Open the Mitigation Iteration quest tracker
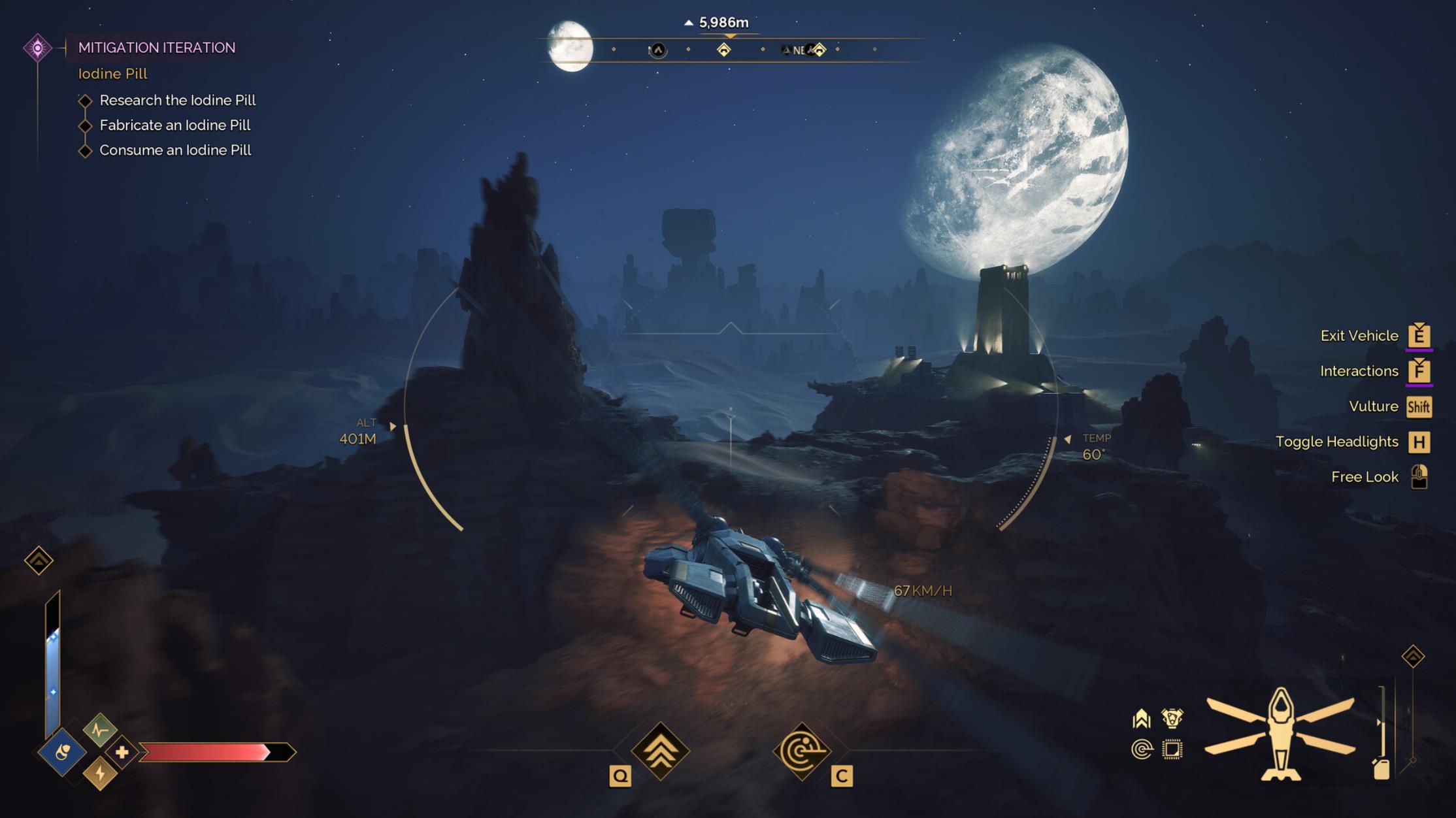 tap(156, 48)
